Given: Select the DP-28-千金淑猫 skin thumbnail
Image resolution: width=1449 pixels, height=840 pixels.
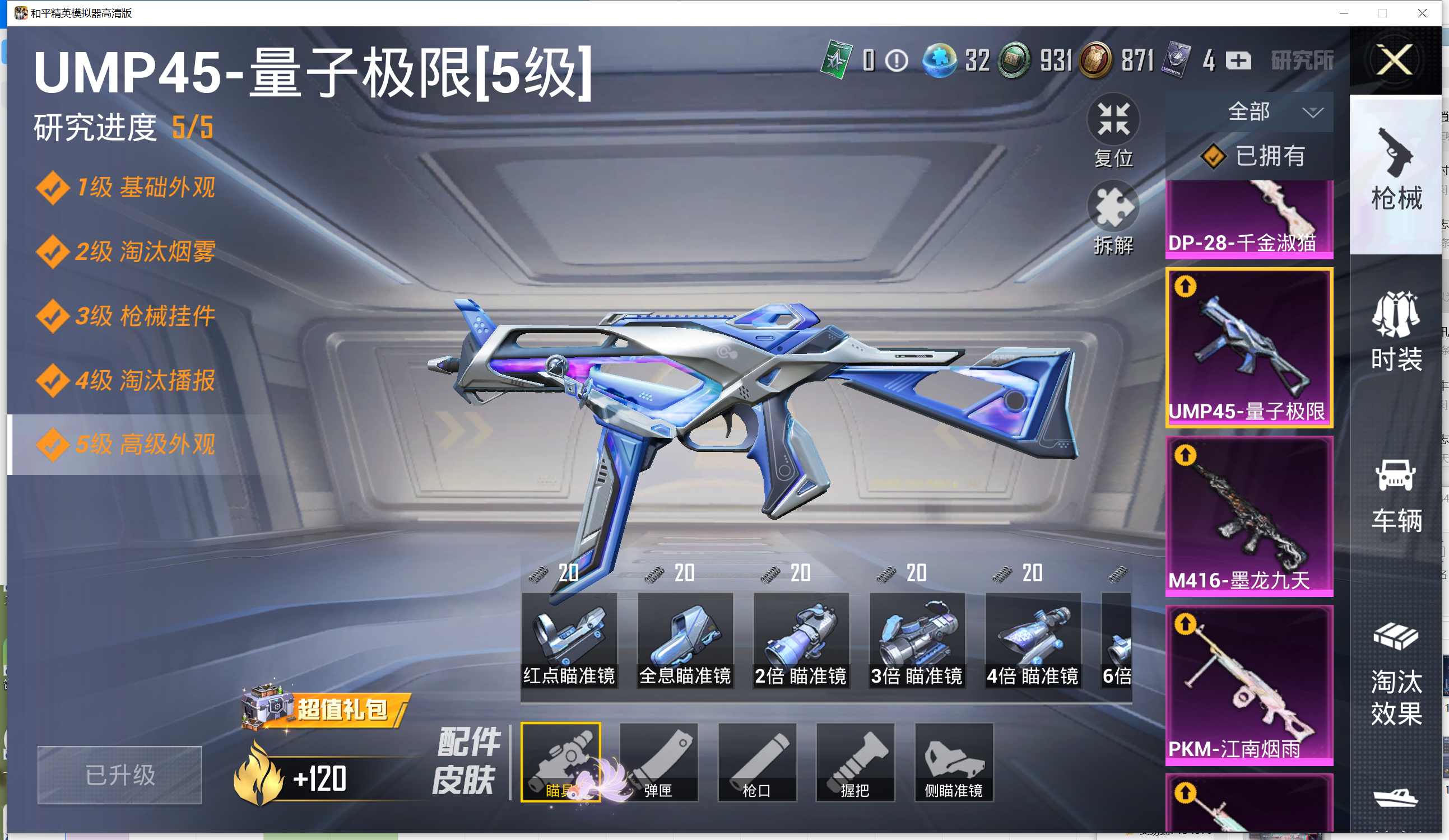Looking at the screenshot, I should tap(1249, 219).
